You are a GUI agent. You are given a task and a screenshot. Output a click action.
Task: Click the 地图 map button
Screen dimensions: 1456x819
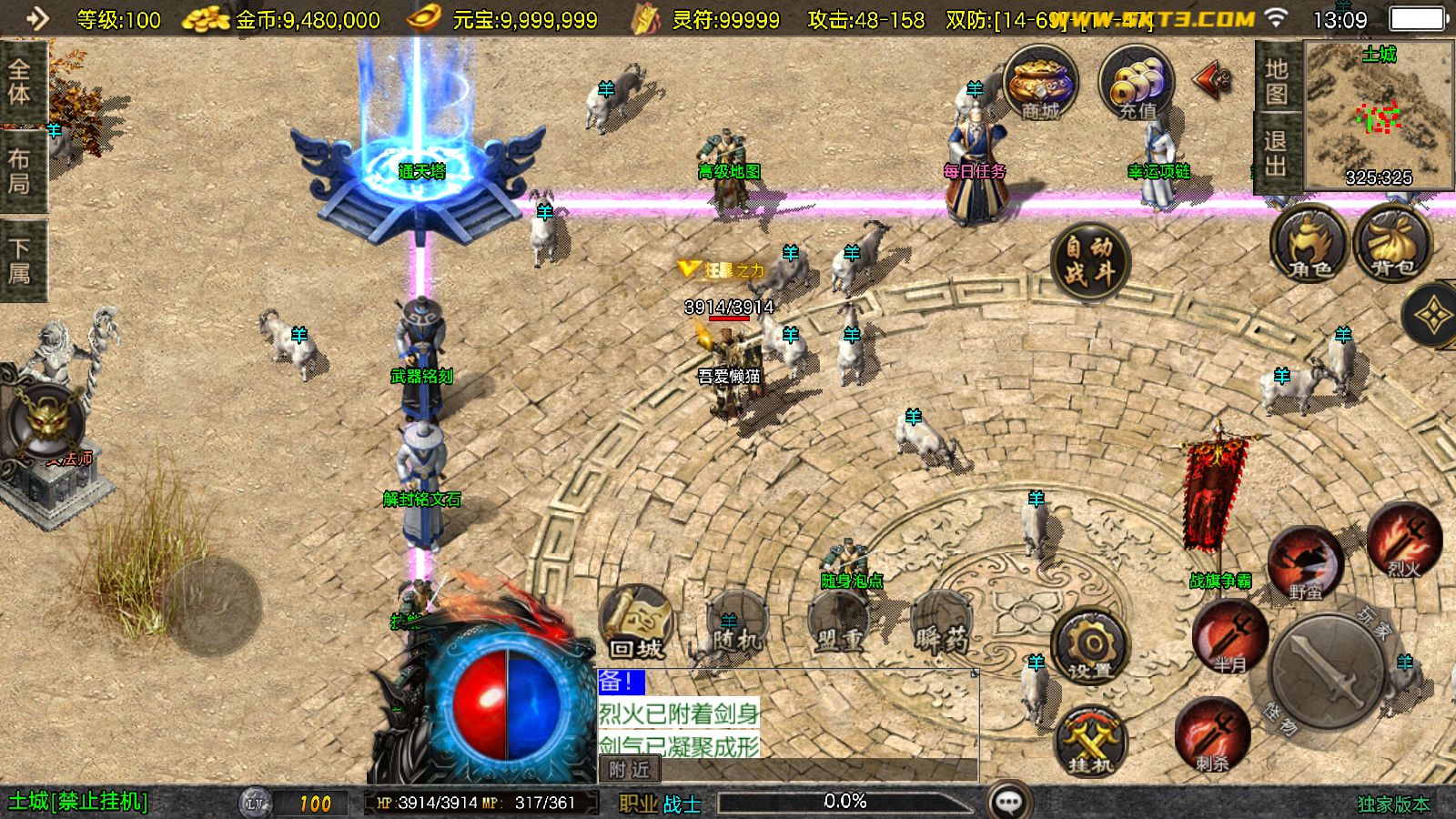click(x=1276, y=82)
